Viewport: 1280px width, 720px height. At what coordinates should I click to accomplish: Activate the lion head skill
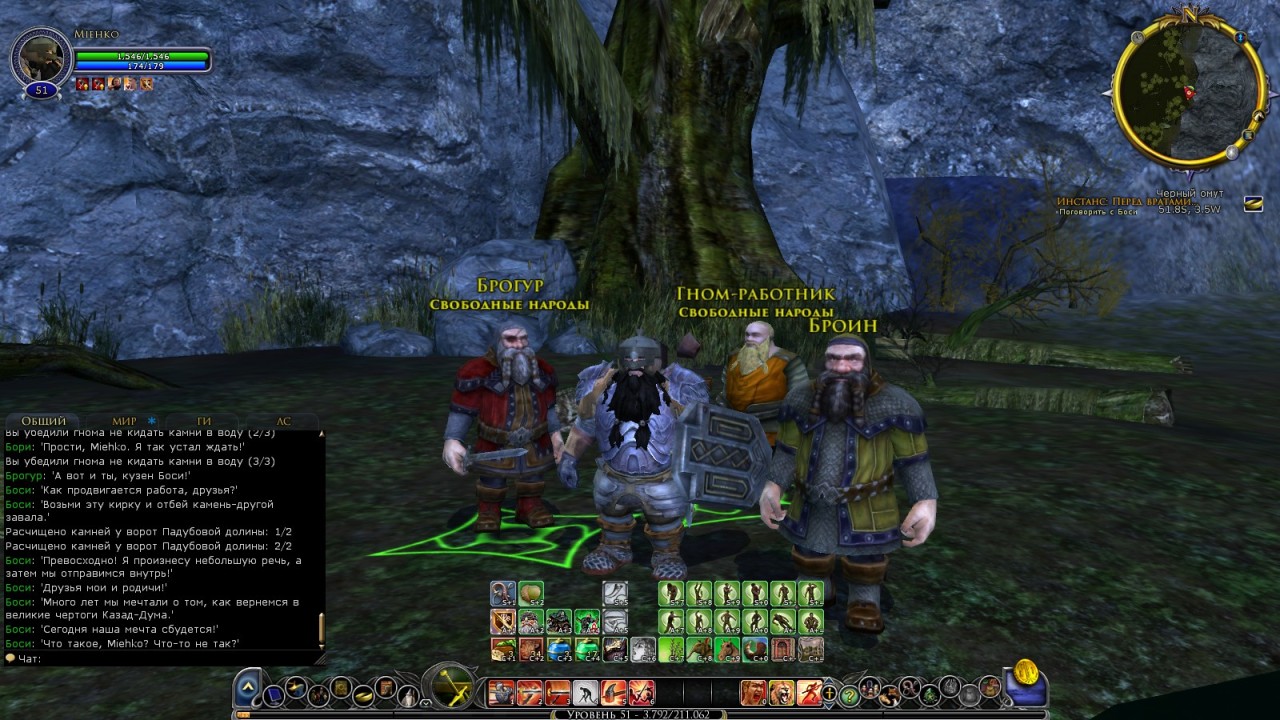(781, 691)
